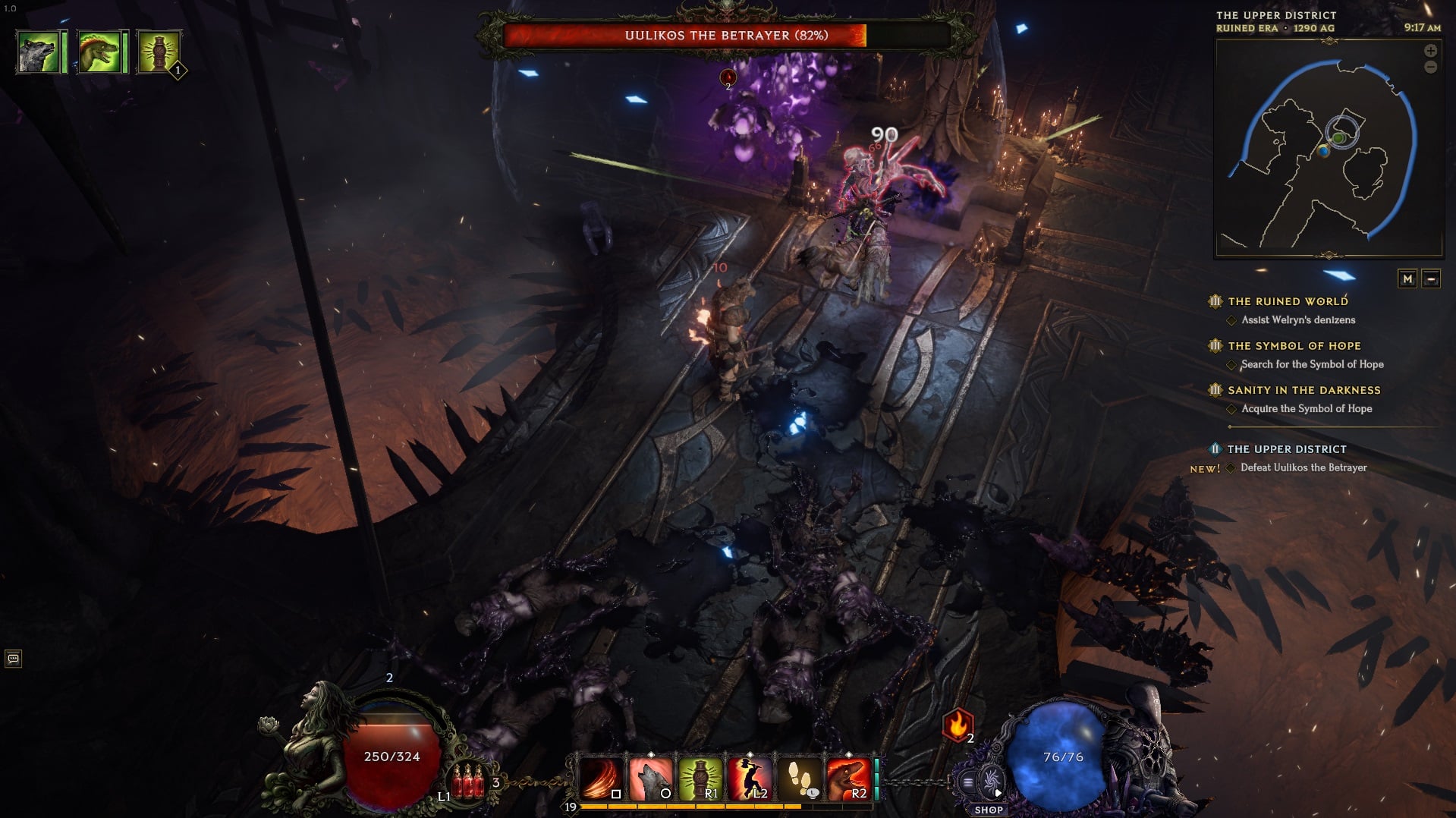Zoom out the minimap using the minus button

[x=1430, y=68]
